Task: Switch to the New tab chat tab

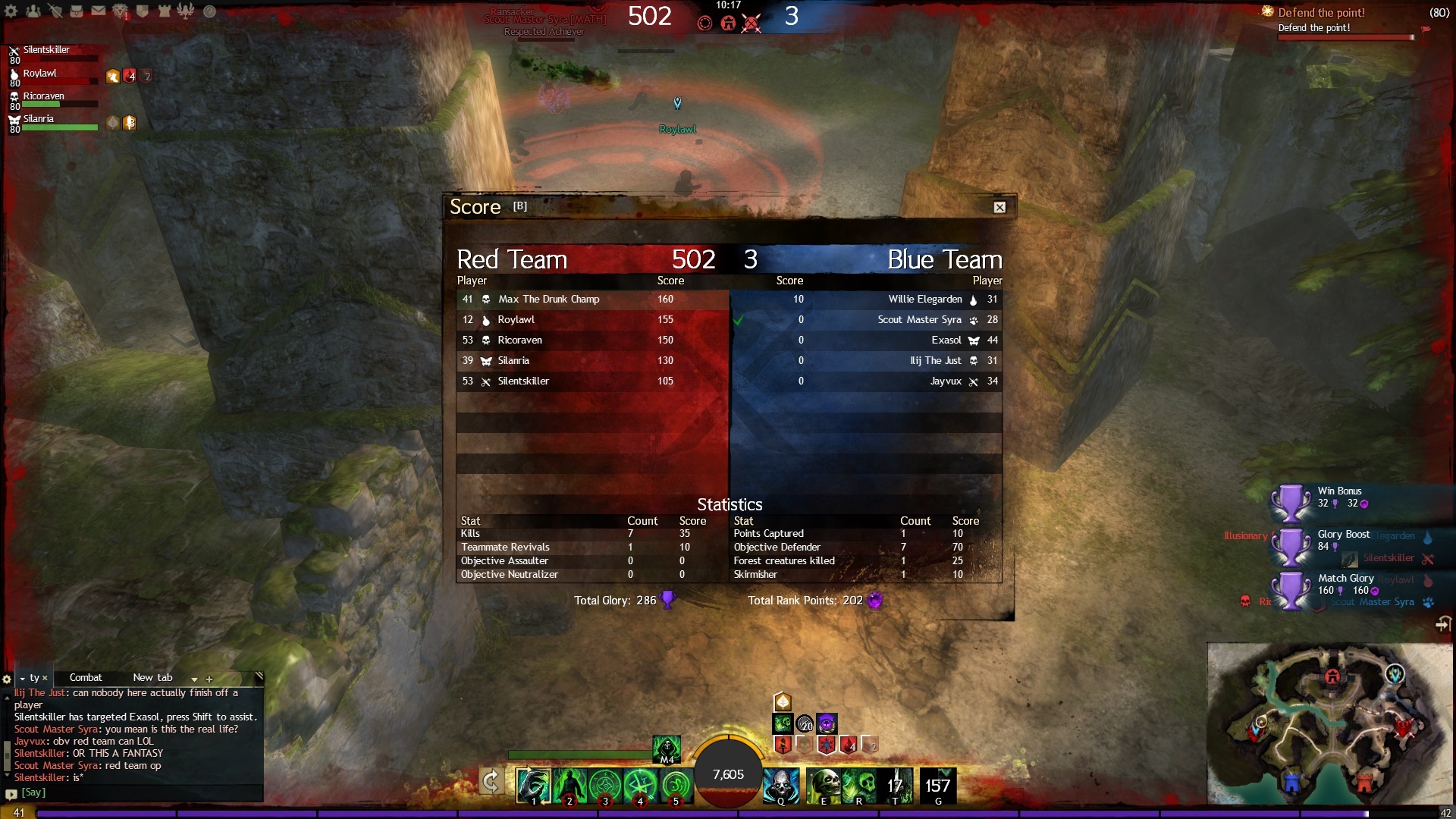Action: click(x=152, y=678)
